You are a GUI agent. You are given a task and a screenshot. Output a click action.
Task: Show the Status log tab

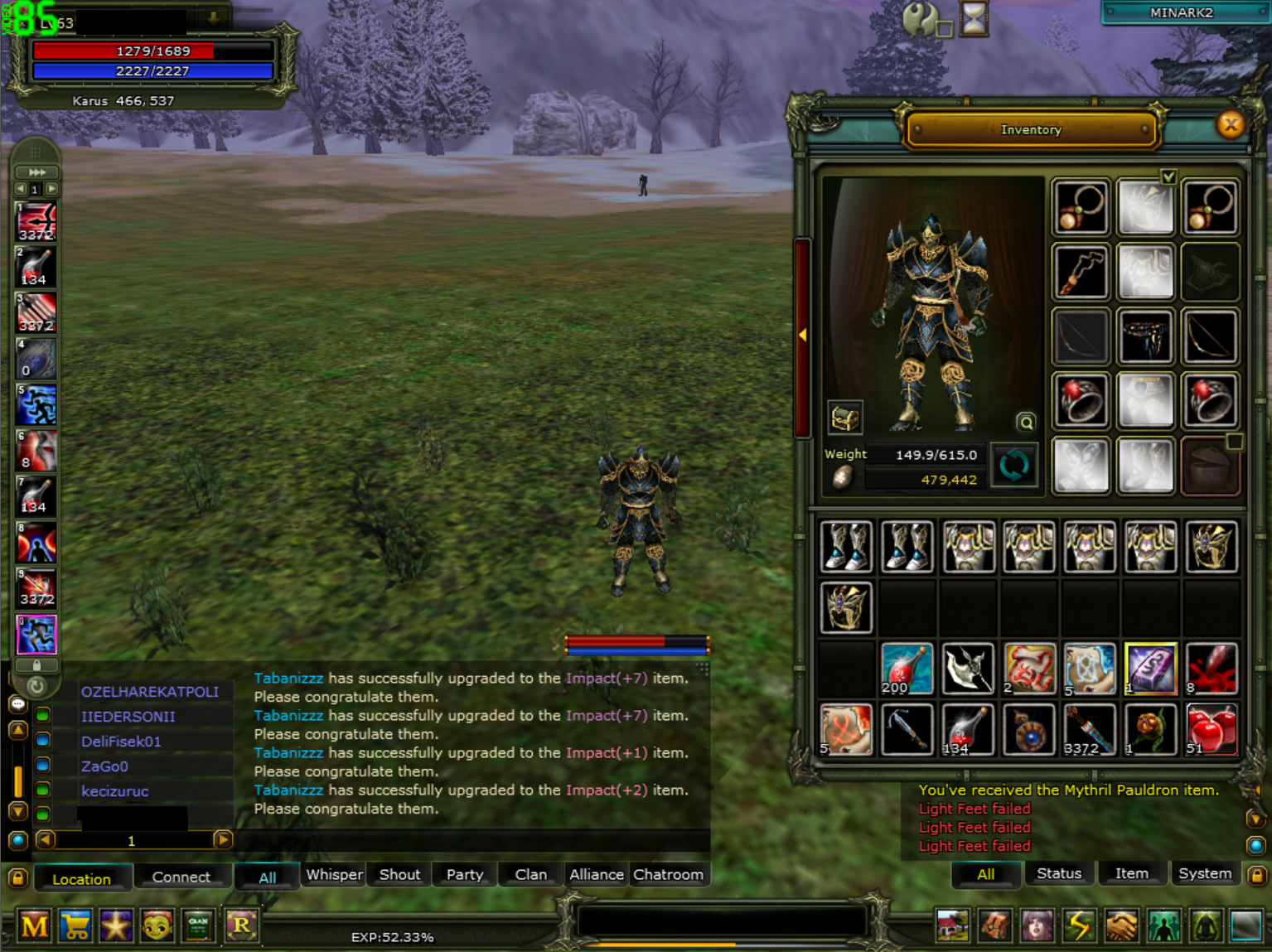tap(1058, 873)
